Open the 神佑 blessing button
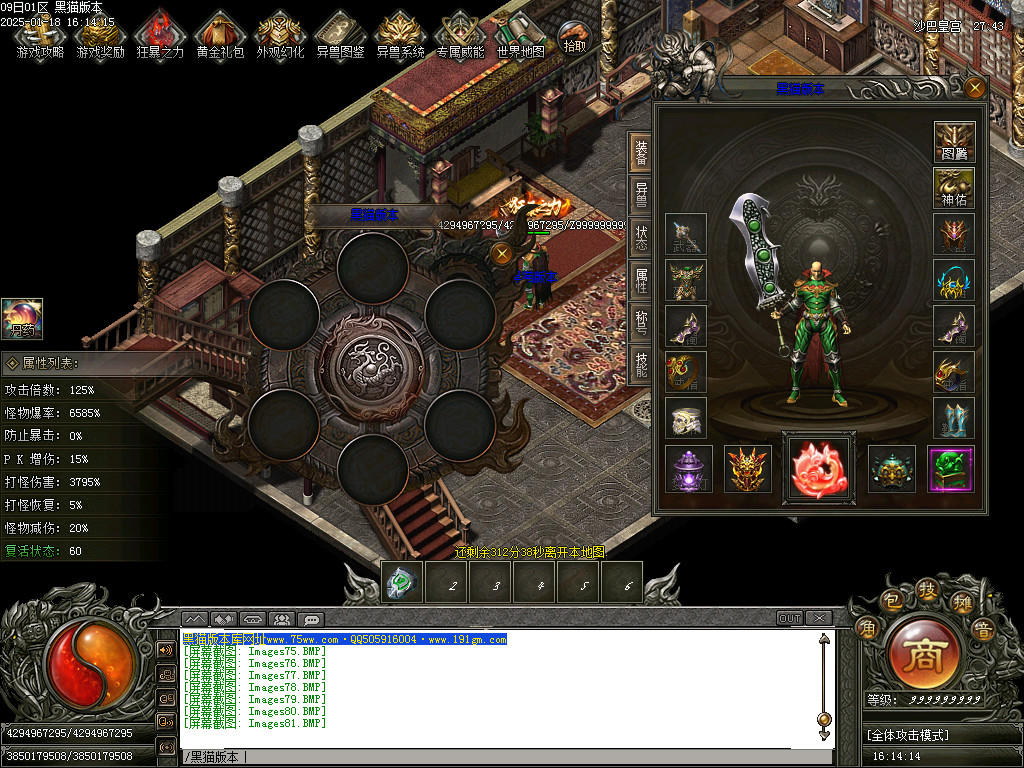The image size is (1024, 768). click(x=954, y=188)
